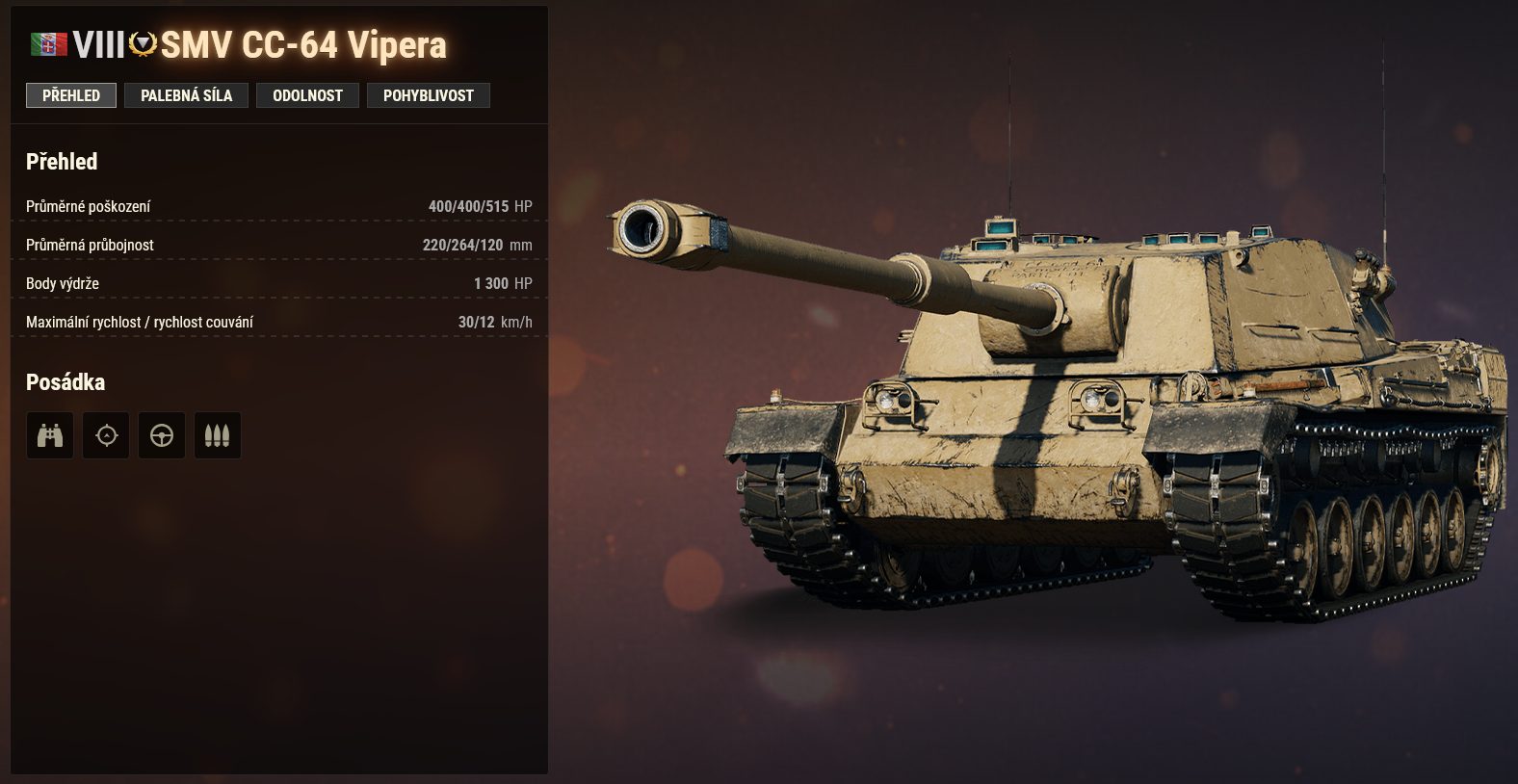The height and width of the screenshot is (784, 1518).
Task: Click the SMV CC-64 Vipera title
Action: pos(299,42)
